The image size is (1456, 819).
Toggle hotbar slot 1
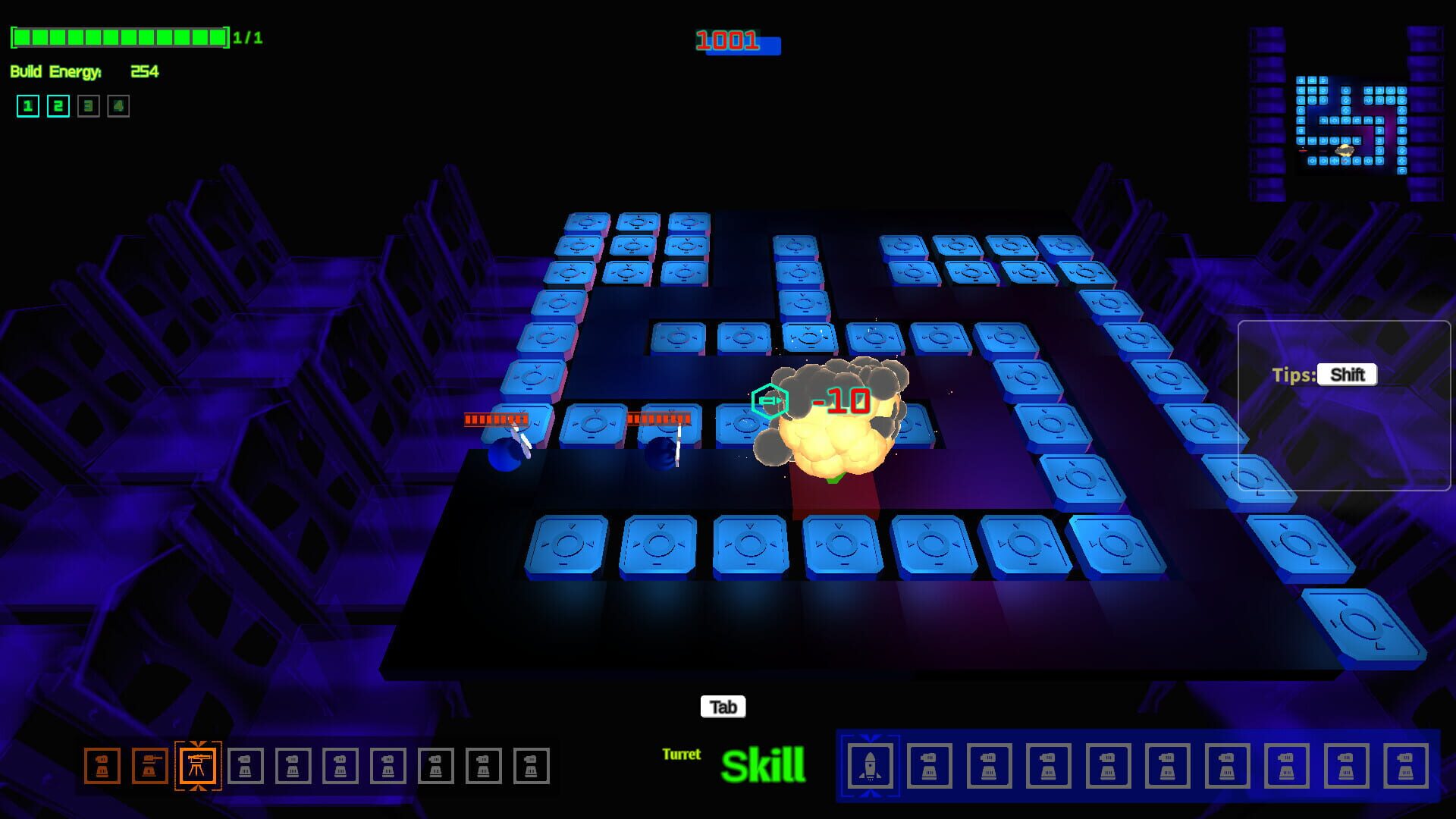[x=28, y=106]
